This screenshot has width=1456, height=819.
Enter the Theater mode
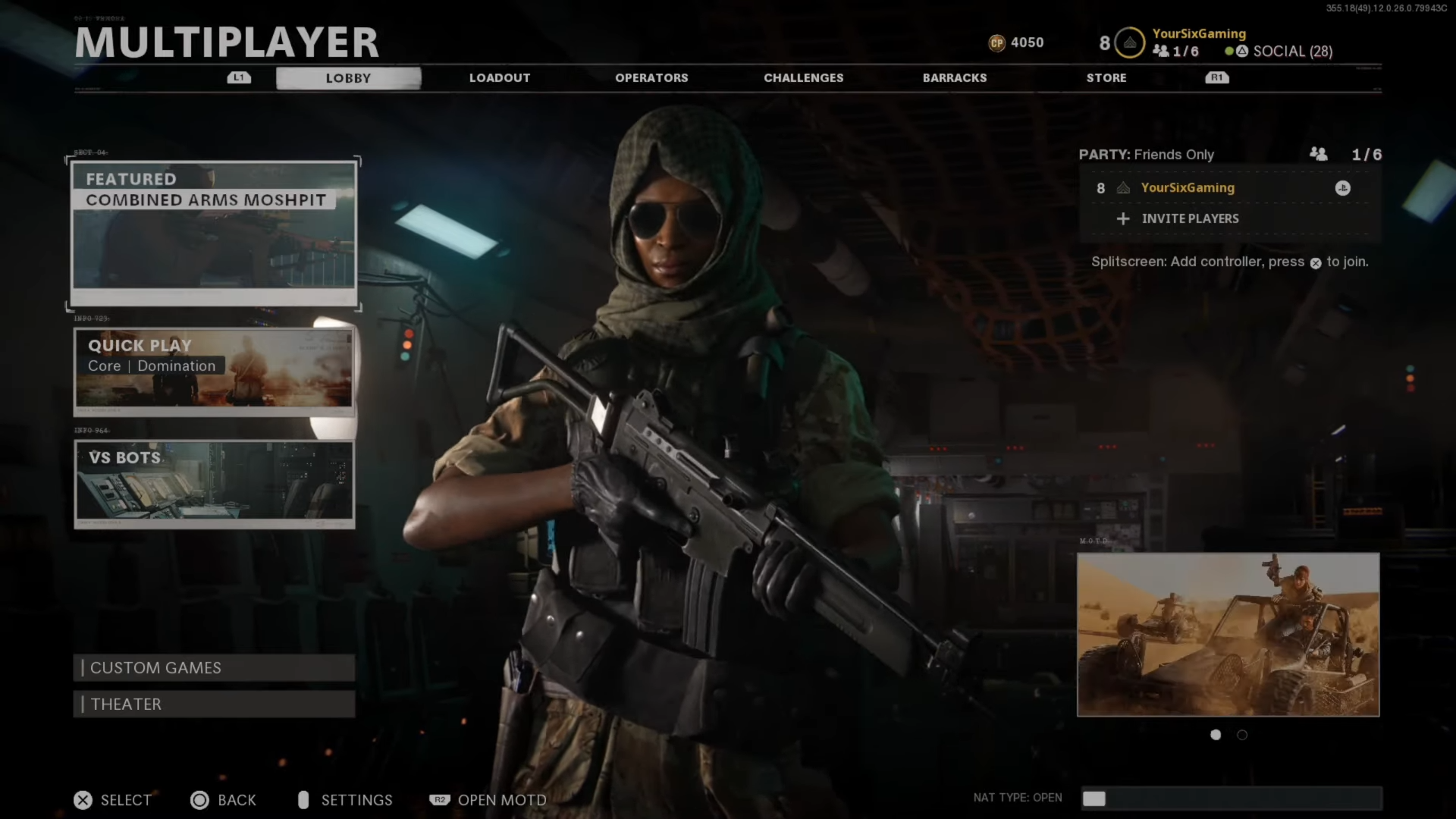[214, 704]
